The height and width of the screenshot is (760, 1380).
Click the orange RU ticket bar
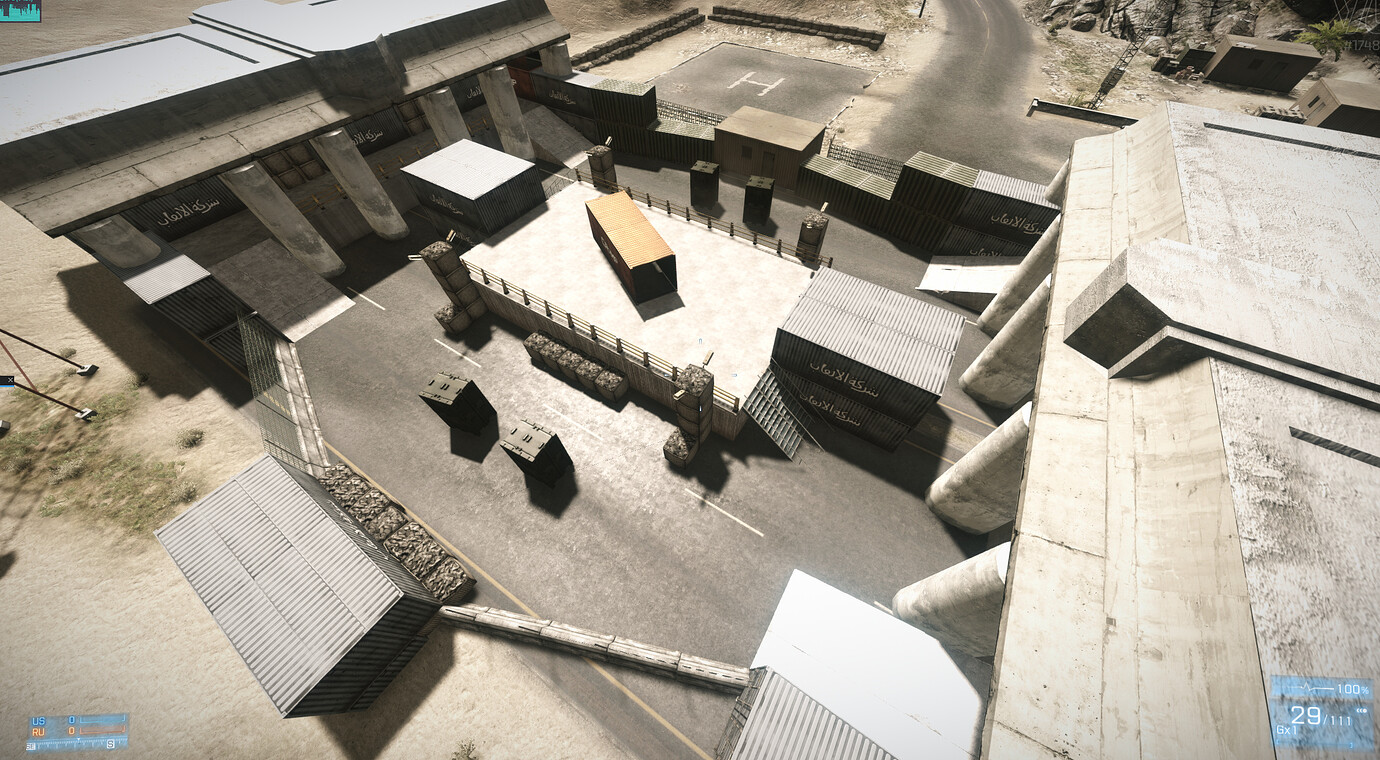pos(101,730)
